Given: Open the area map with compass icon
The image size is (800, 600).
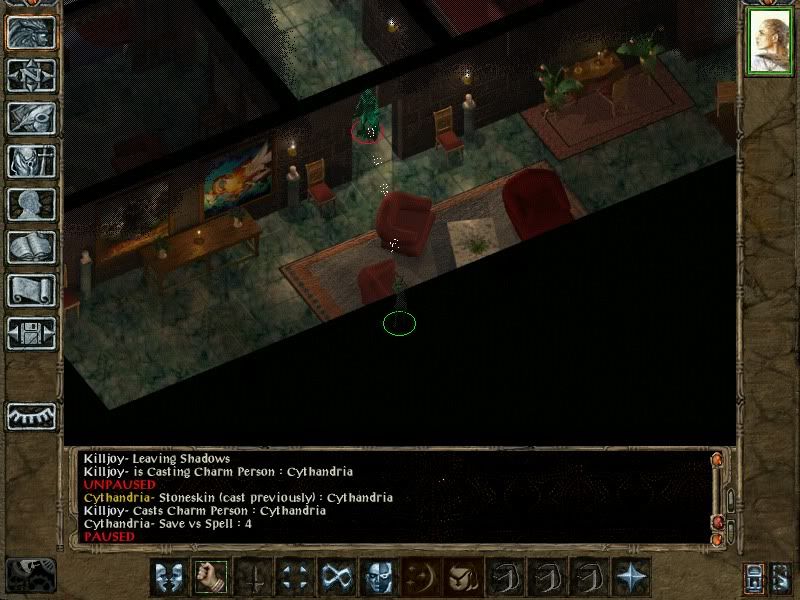Looking at the screenshot, I should click(x=31, y=76).
